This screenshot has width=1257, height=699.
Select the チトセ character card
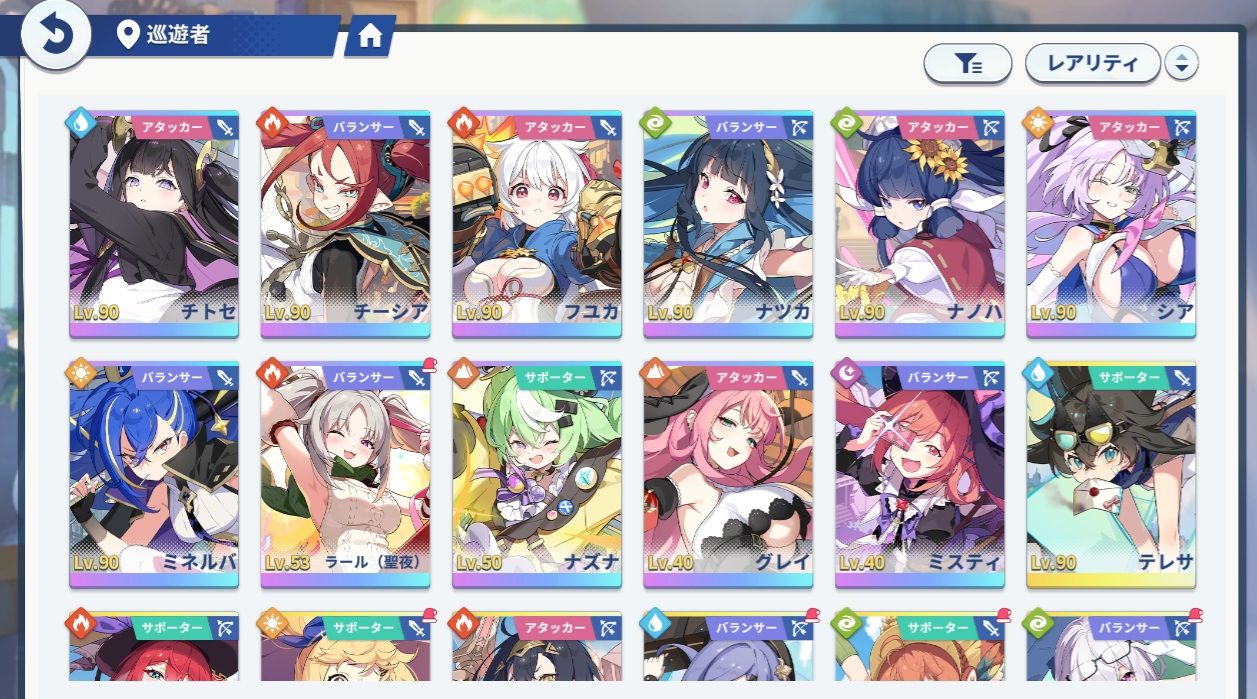tap(154, 223)
